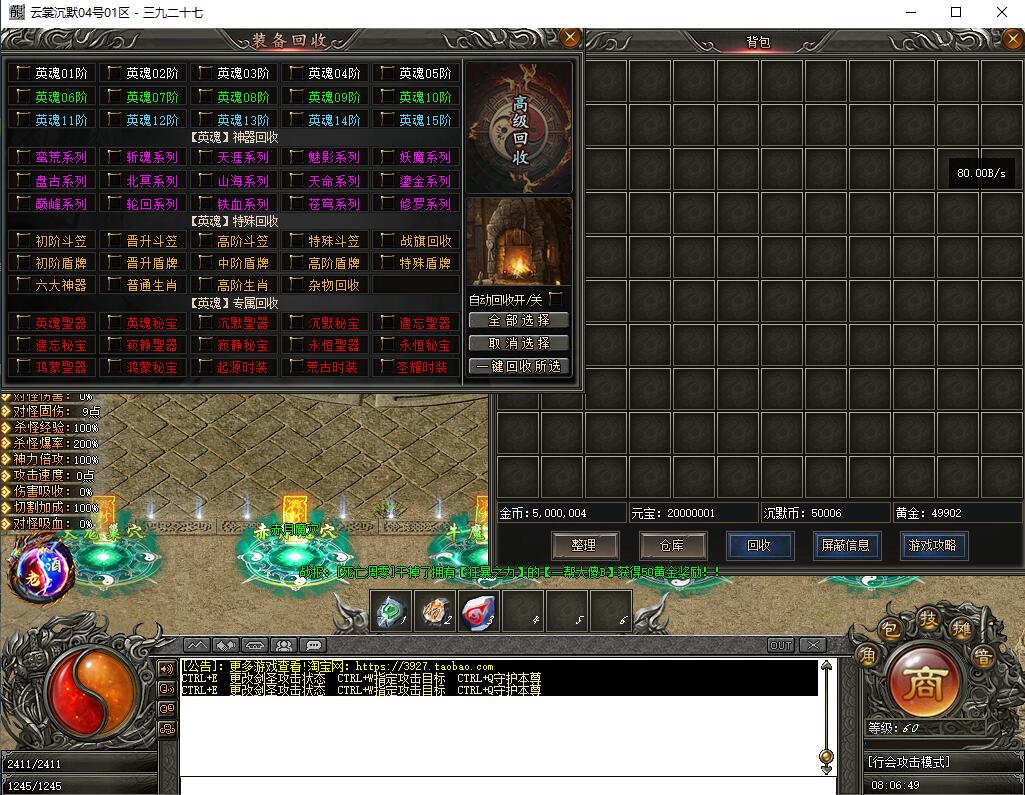
Task: Sort the bag with 整理
Action: point(584,545)
